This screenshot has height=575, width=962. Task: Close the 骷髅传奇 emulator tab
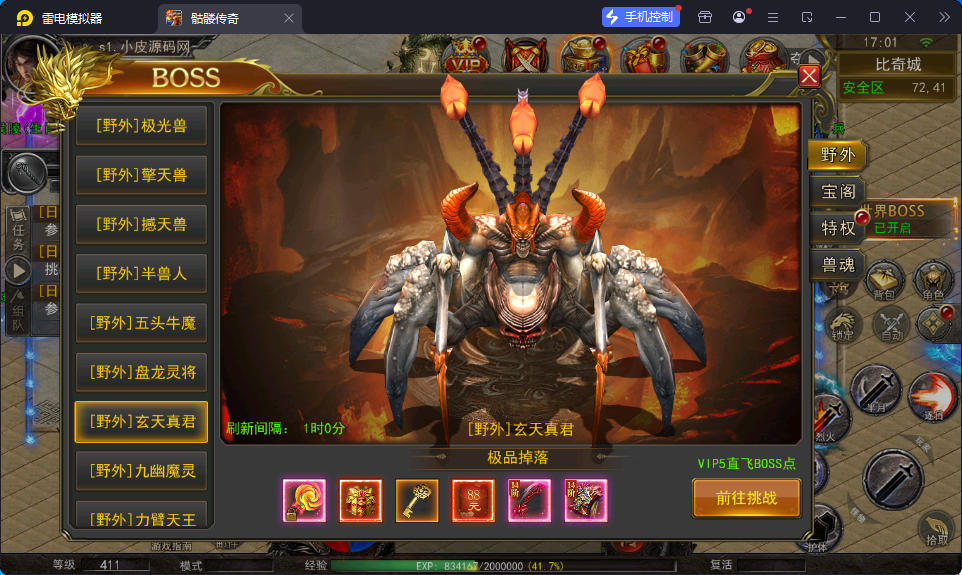coord(289,18)
